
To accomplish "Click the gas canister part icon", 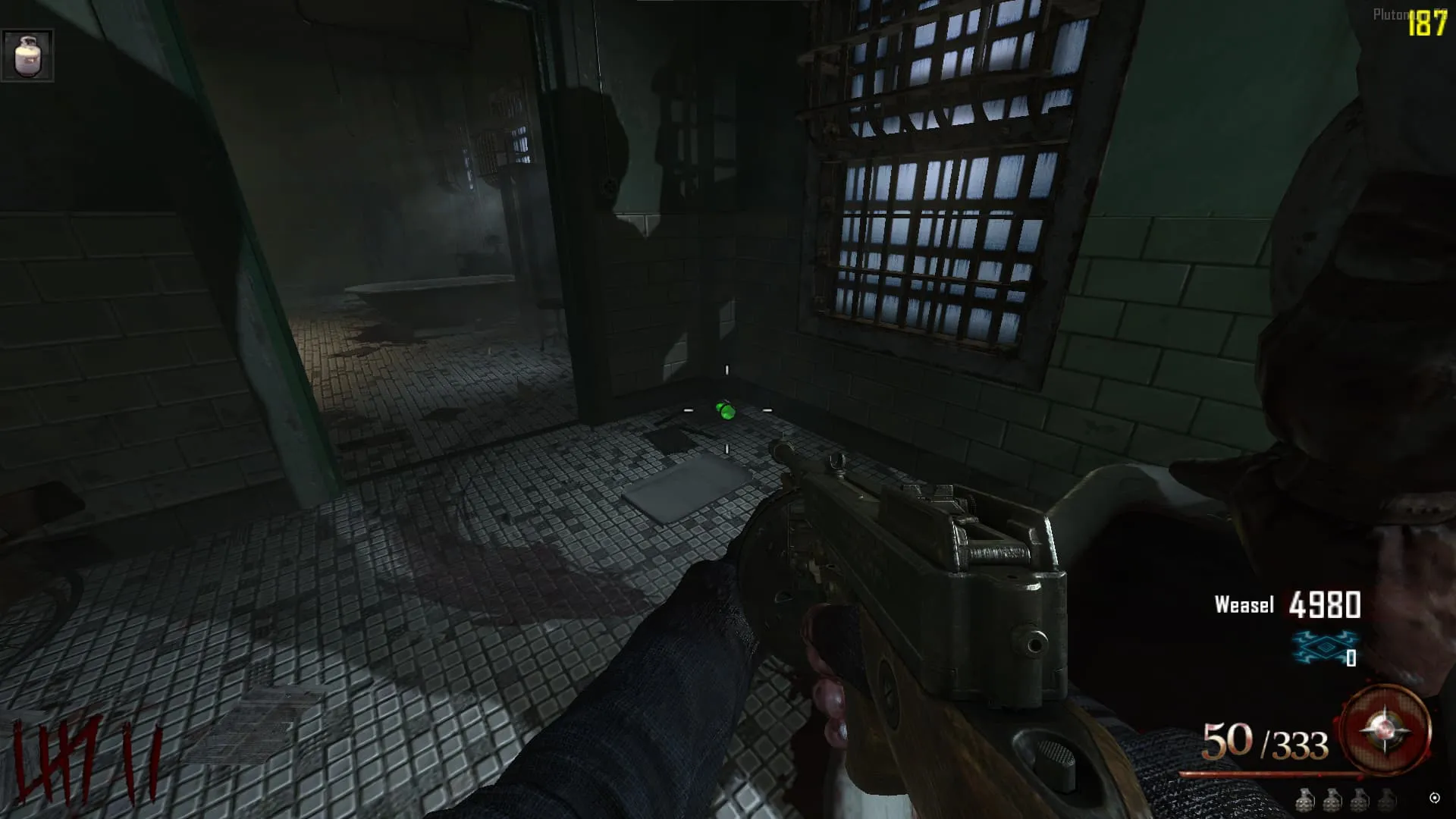I will pyautogui.click(x=27, y=55).
